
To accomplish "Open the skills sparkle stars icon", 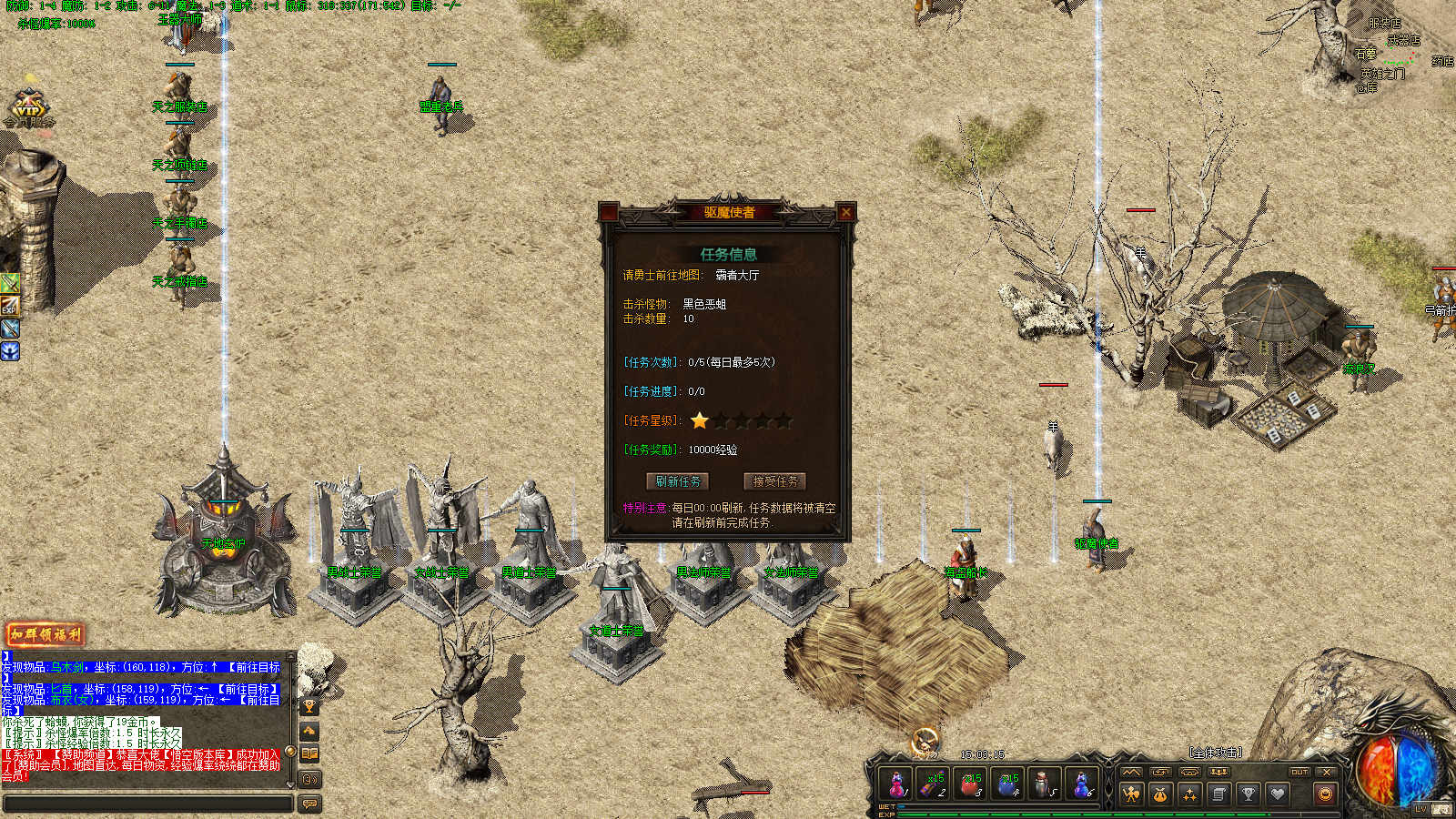I will [1189, 794].
